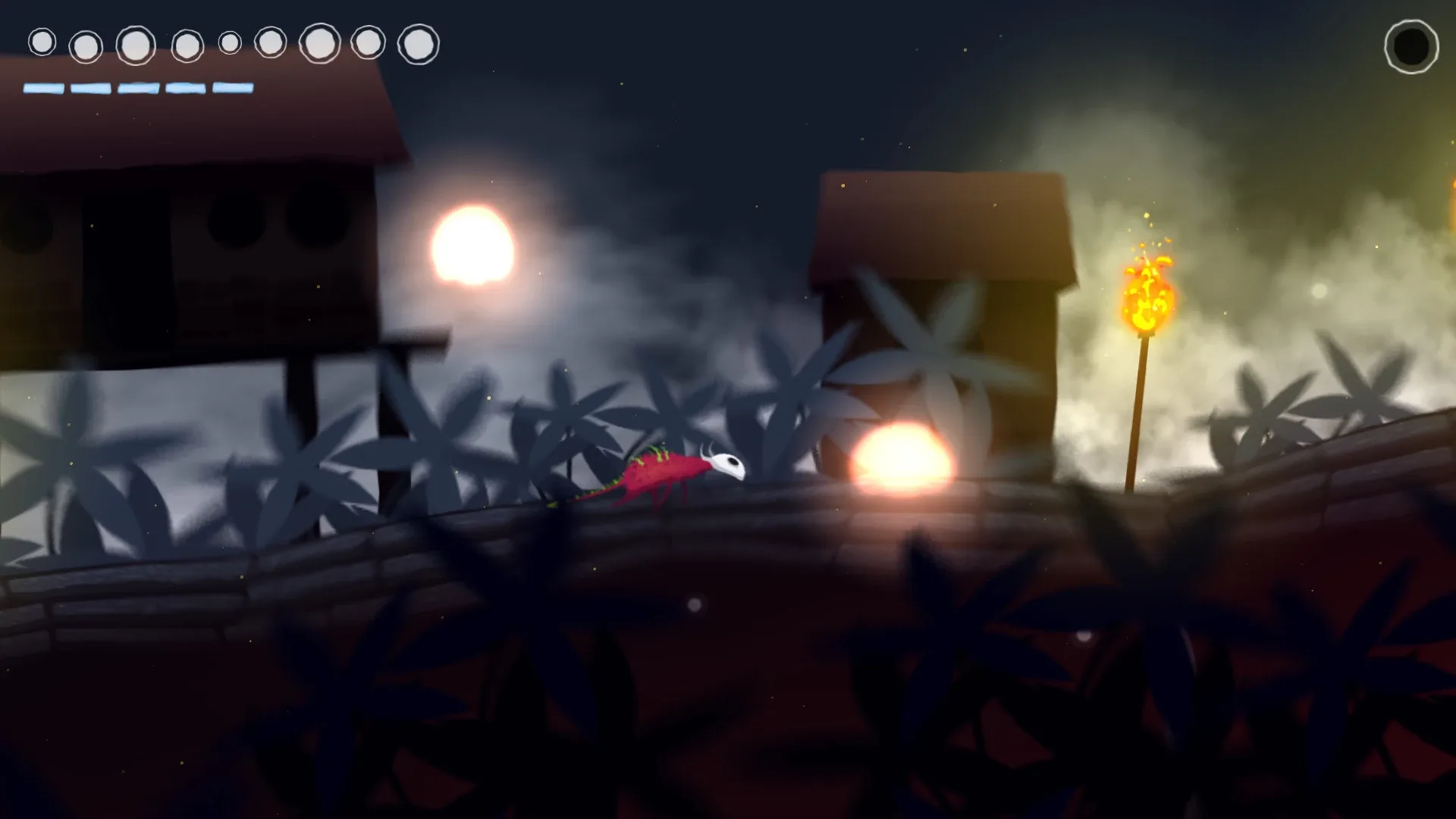
Task: Click the fifth blue bar segment
Action: [x=232, y=87]
